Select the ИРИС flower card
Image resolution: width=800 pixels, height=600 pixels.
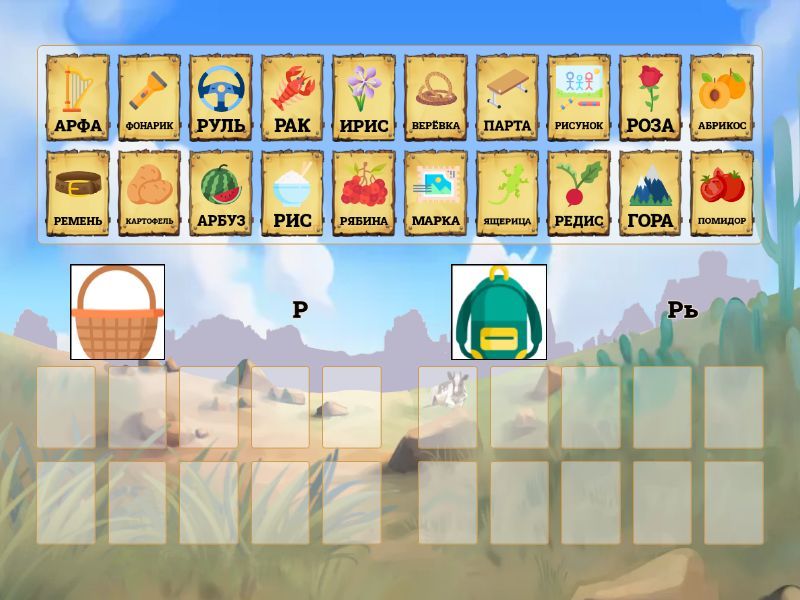(x=364, y=98)
